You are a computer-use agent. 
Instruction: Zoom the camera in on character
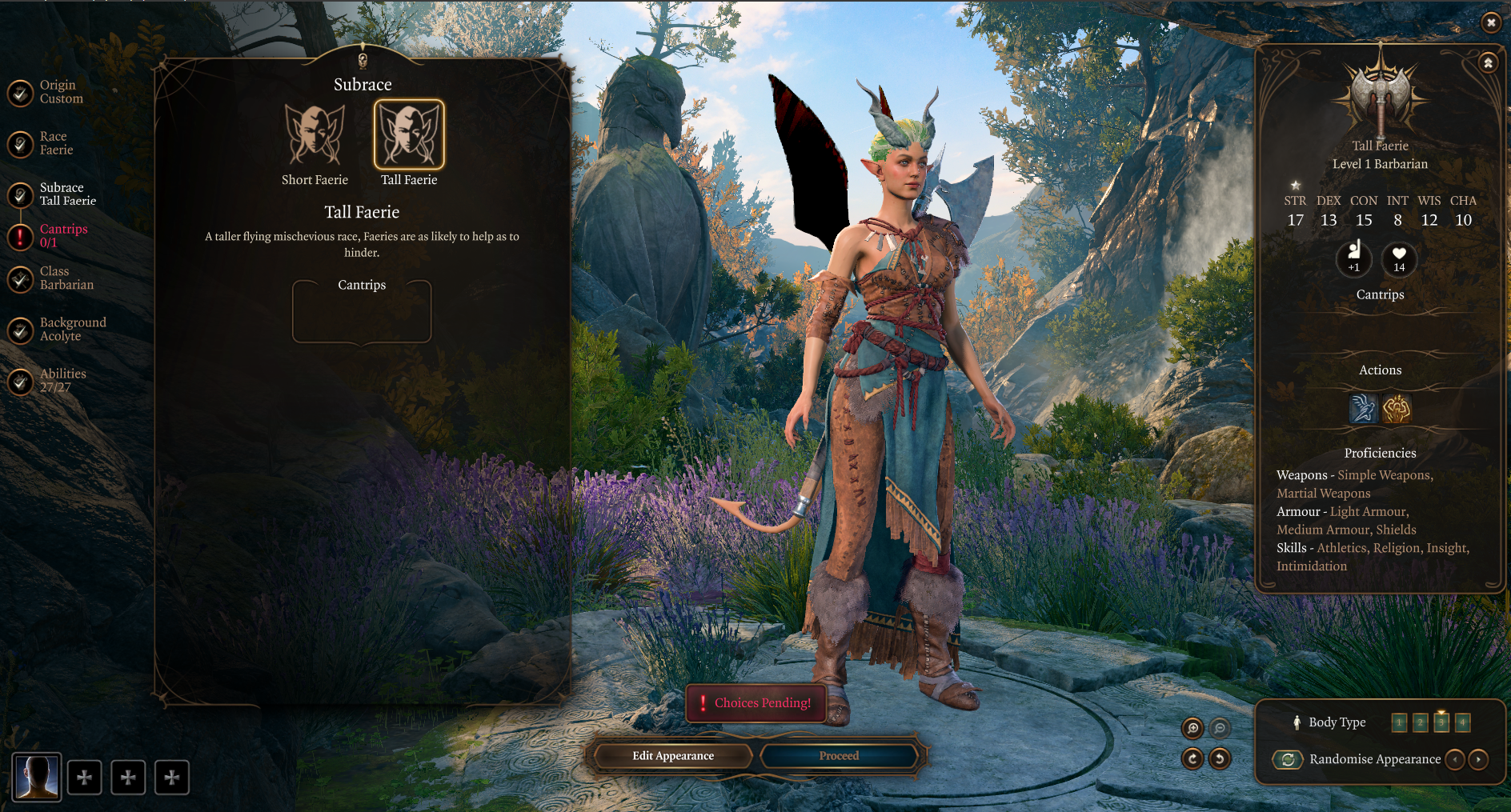[1192, 728]
